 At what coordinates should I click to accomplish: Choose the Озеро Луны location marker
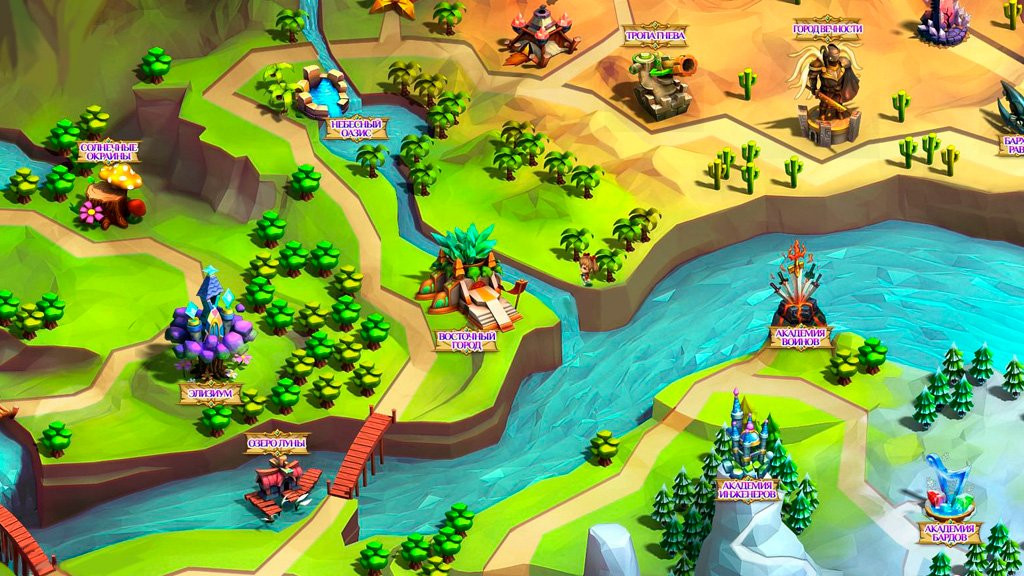277,441
